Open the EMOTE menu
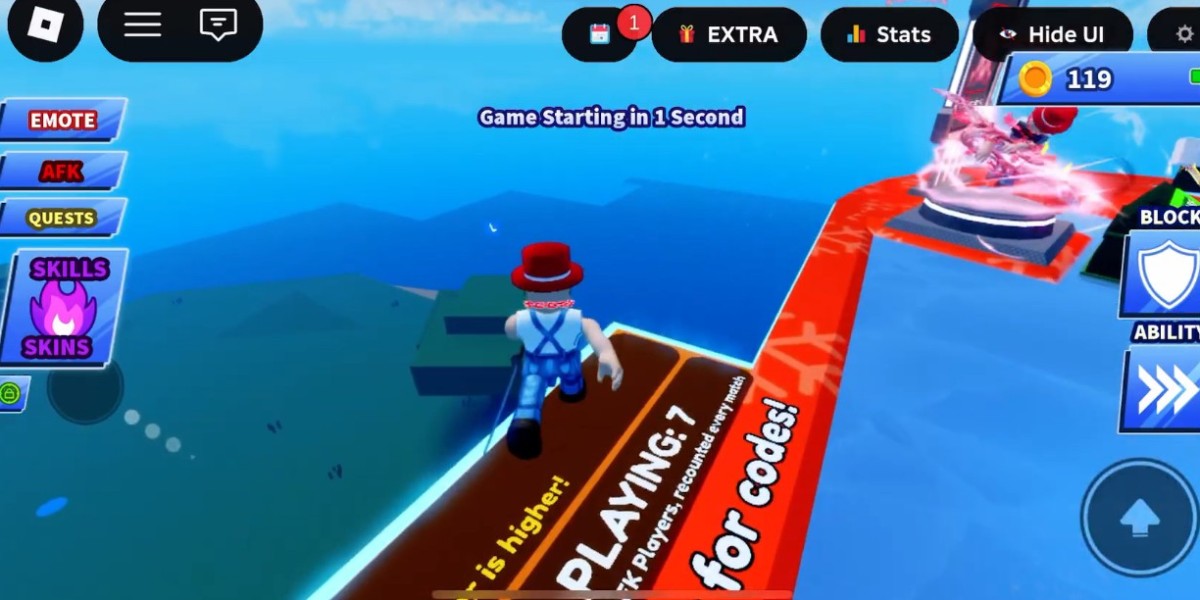The width and height of the screenshot is (1200, 600). coord(63,120)
